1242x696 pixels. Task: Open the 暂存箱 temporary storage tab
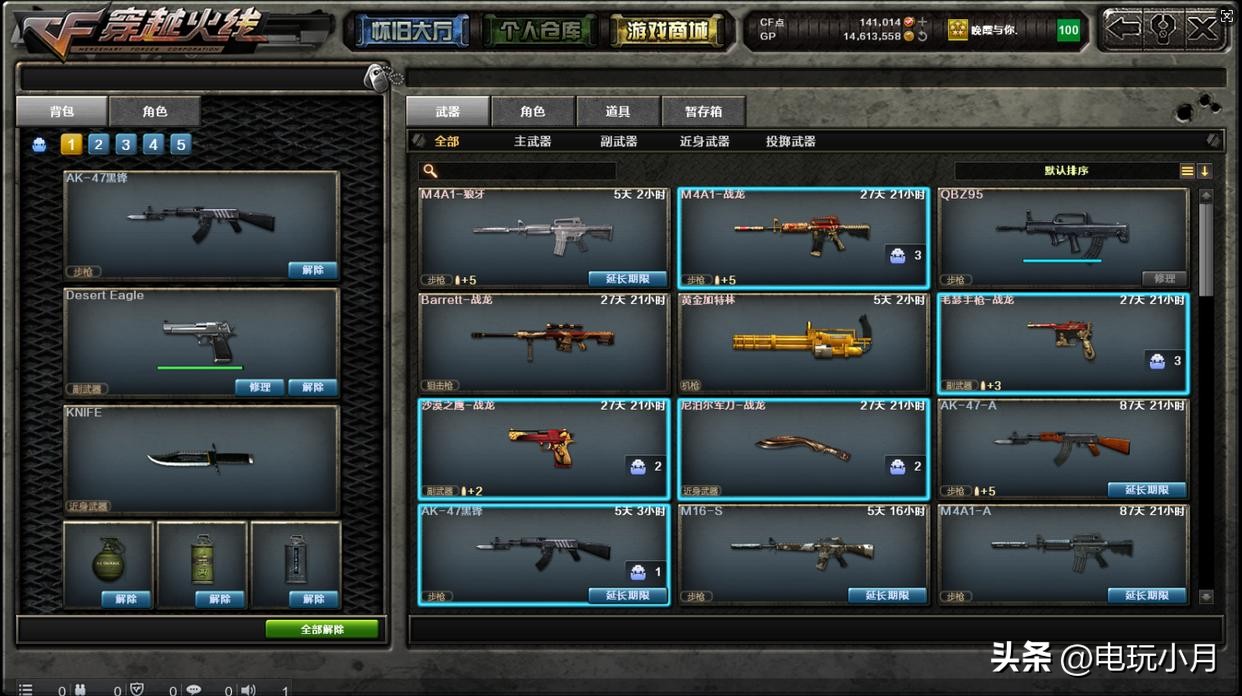[x=703, y=112]
